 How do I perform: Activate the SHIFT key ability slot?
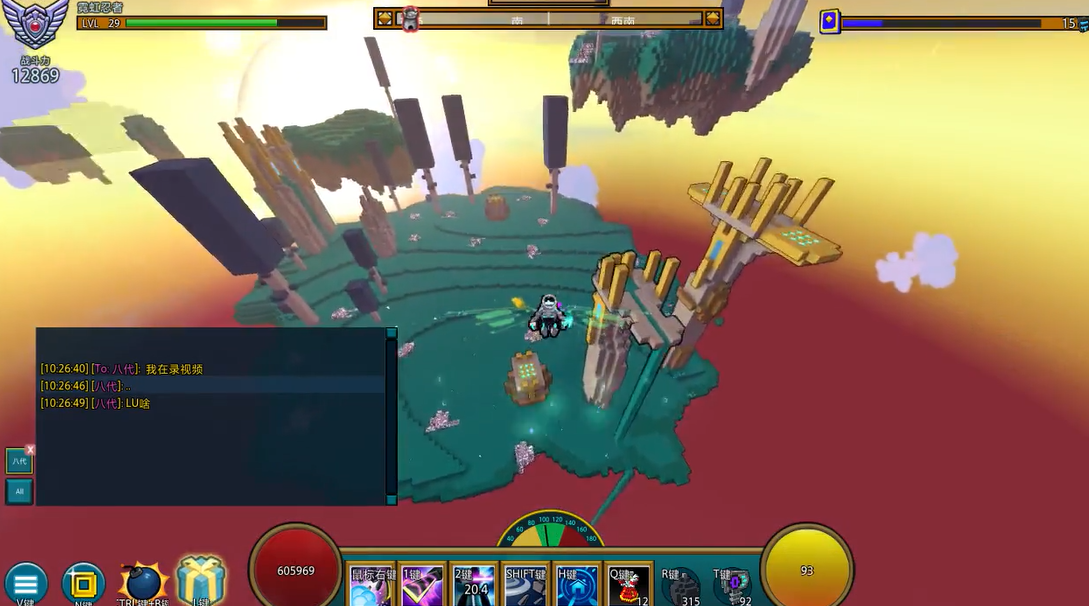pos(525,587)
